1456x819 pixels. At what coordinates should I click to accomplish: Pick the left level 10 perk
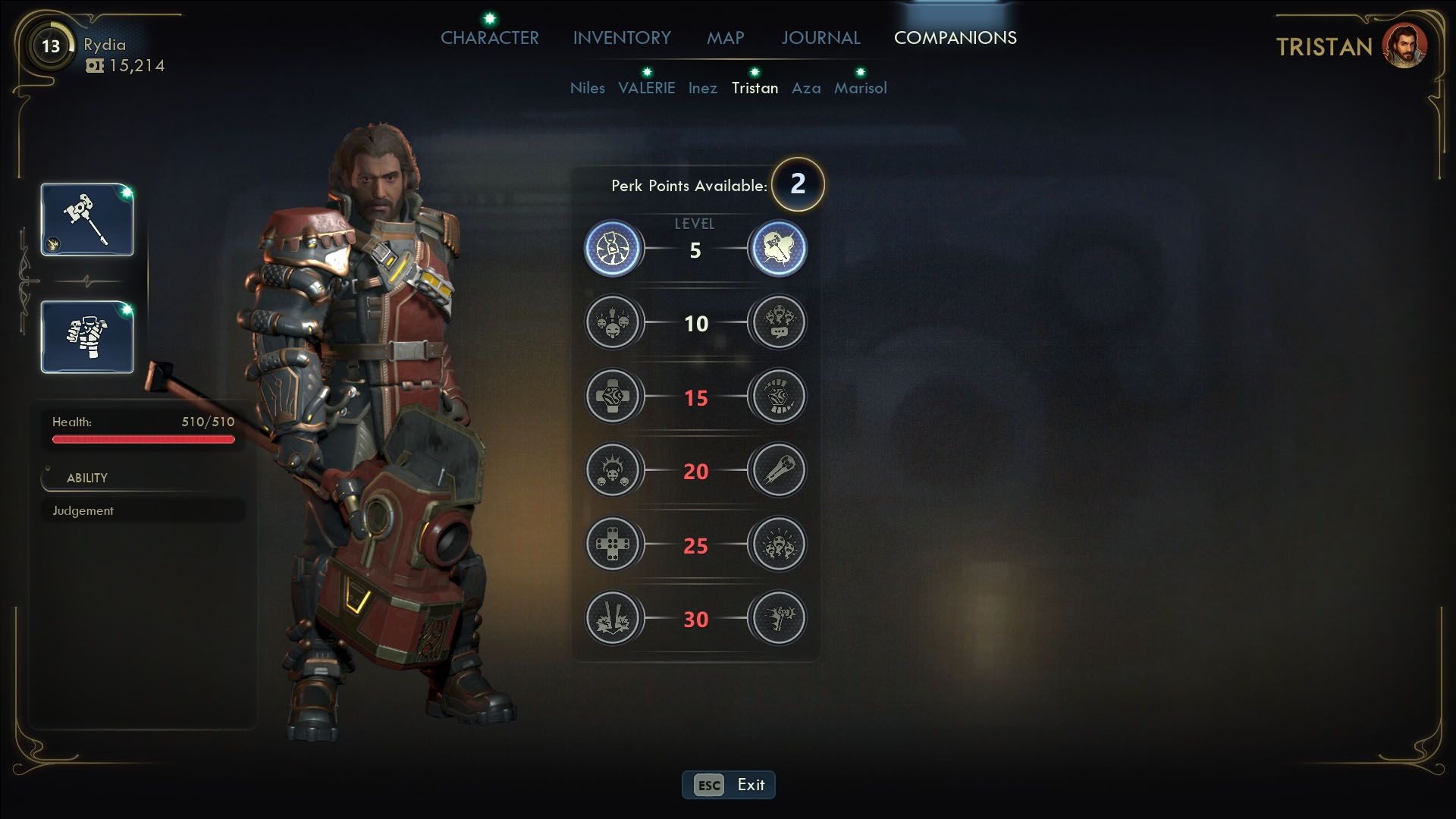pyautogui.click(x=613, y=323)
